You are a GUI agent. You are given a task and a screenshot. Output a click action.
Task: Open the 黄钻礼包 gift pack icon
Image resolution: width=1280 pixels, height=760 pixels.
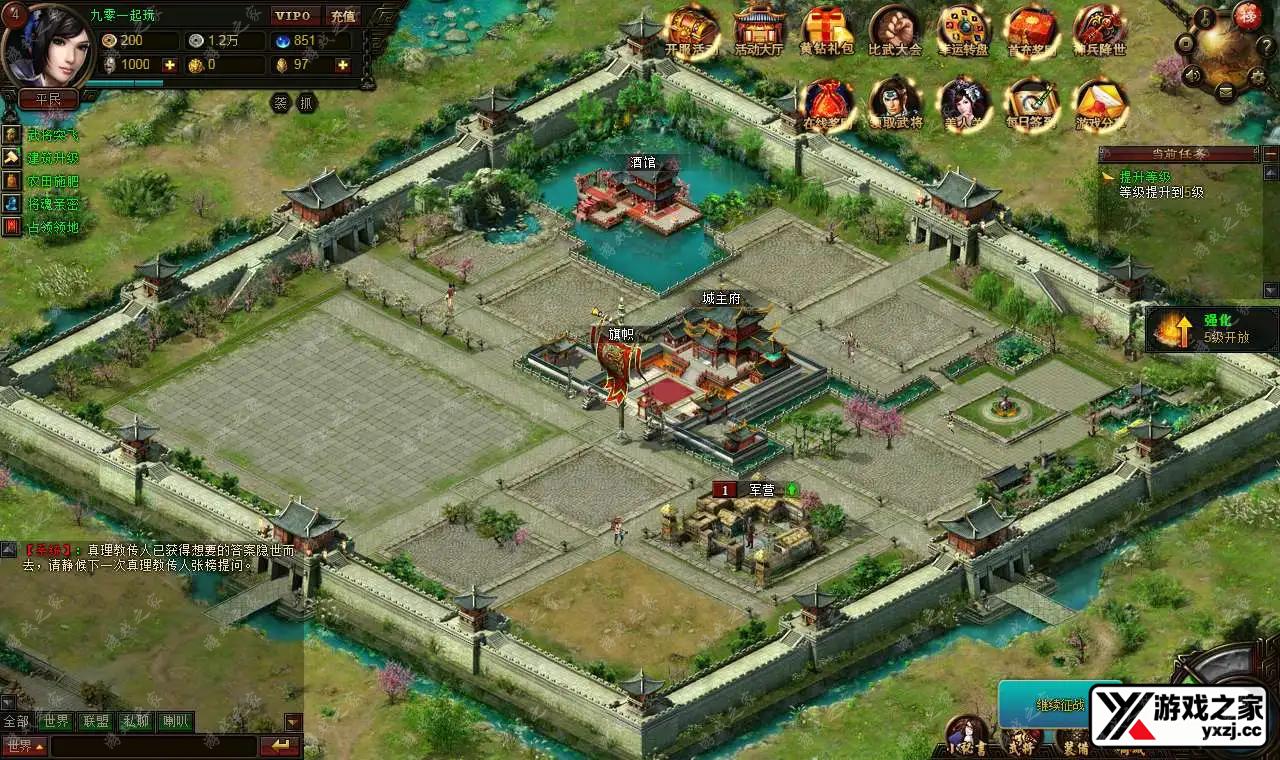click(x=826, y=30)
